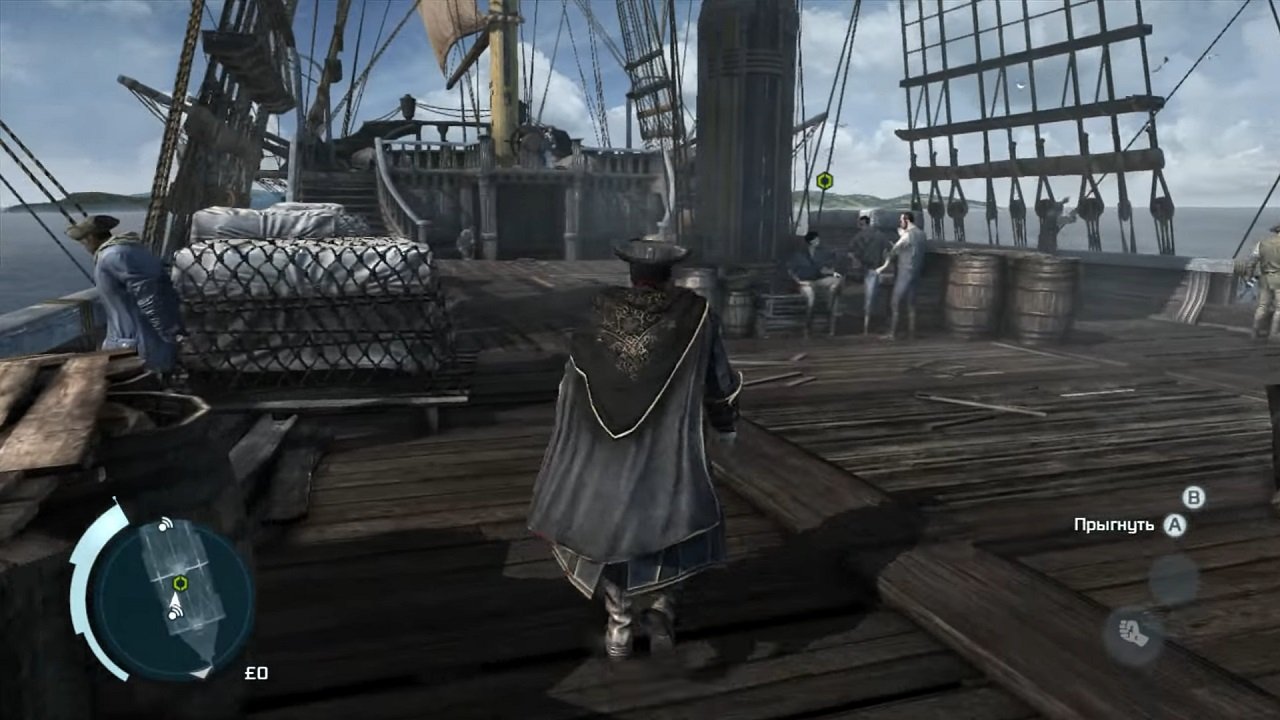This screenshot has height=720, width=1280.
Task: Click the green objective marker above the sailors
Action: pyautogui.click(x=822, y=178)
